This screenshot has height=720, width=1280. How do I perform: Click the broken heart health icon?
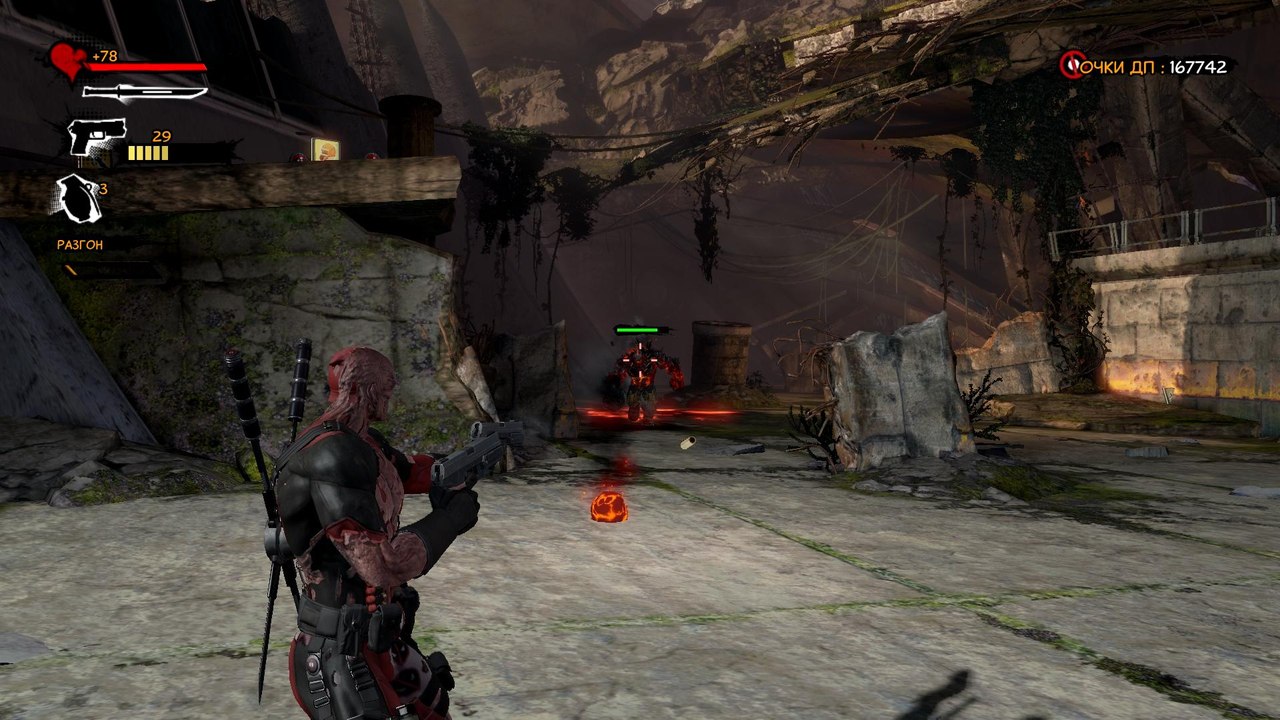(69, 61)
